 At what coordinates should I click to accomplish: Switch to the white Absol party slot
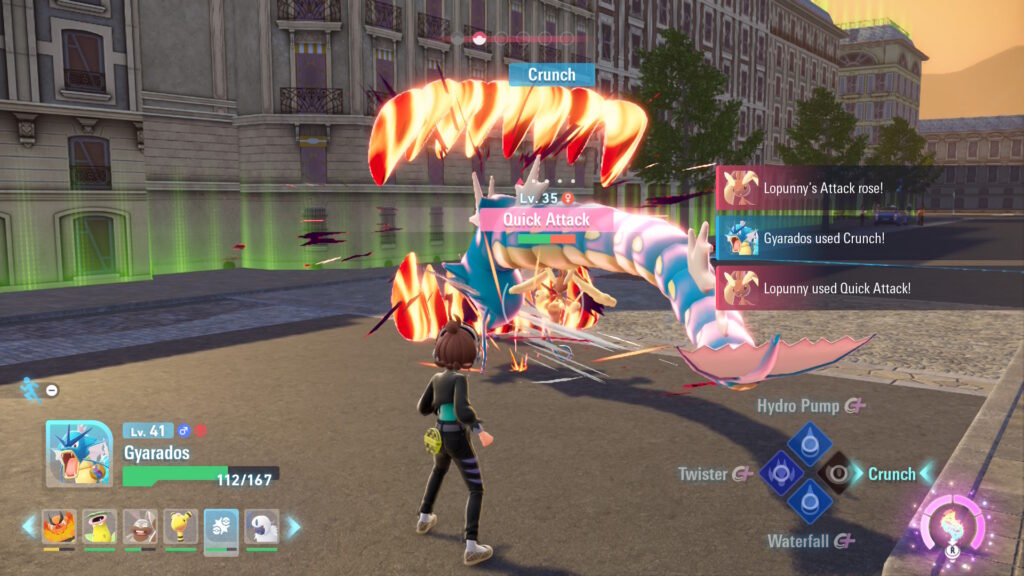point(262,527)
